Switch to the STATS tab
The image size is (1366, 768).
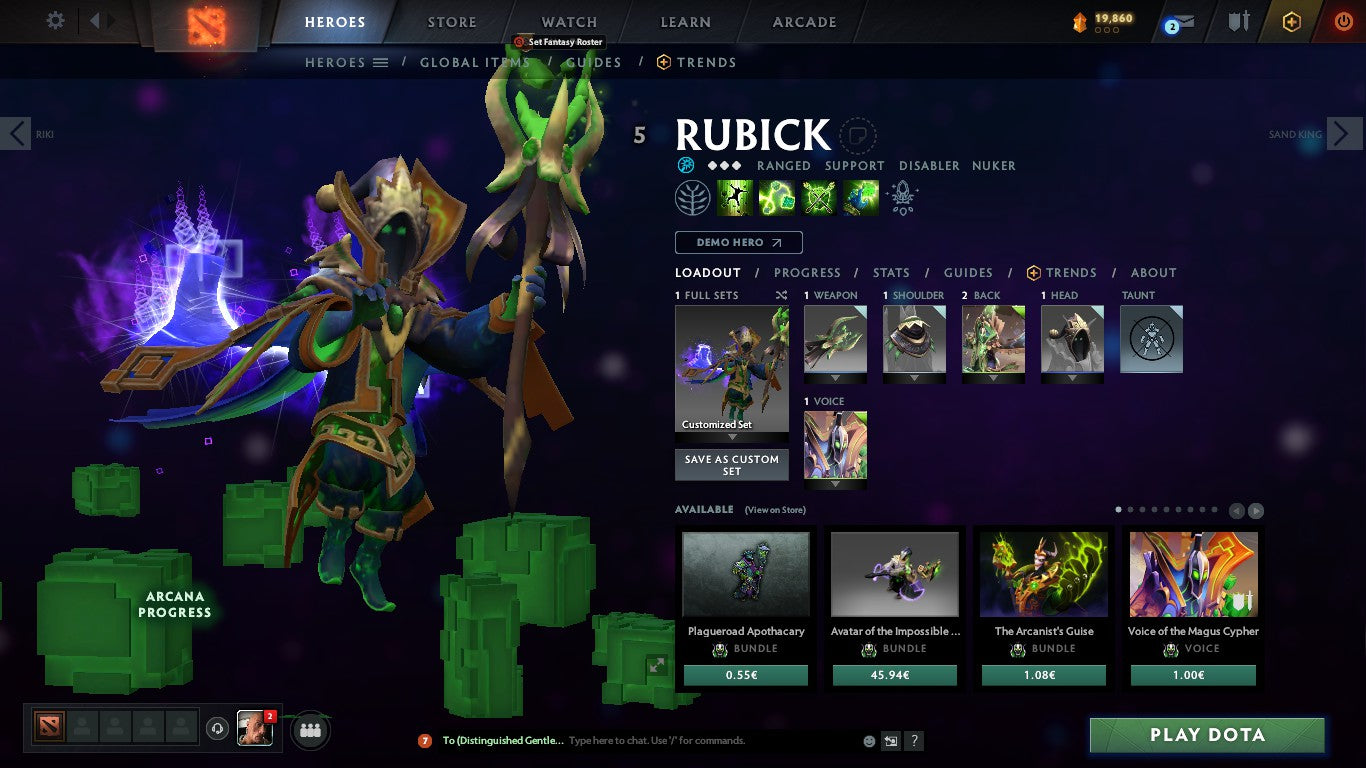890,272
